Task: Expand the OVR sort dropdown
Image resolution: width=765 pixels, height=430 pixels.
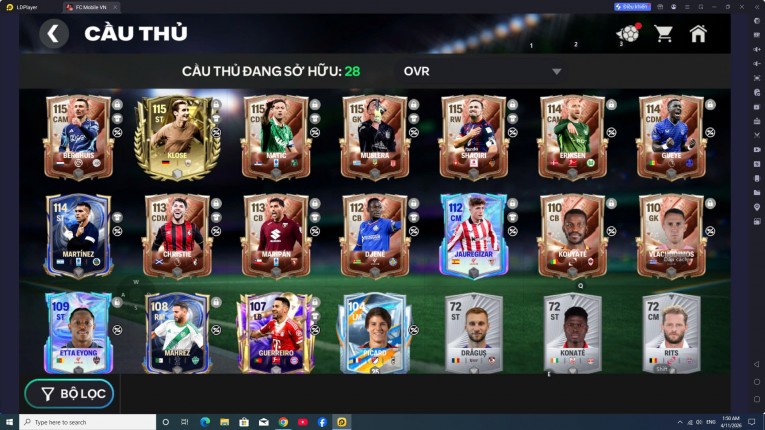Action: (x=556, y=71)
